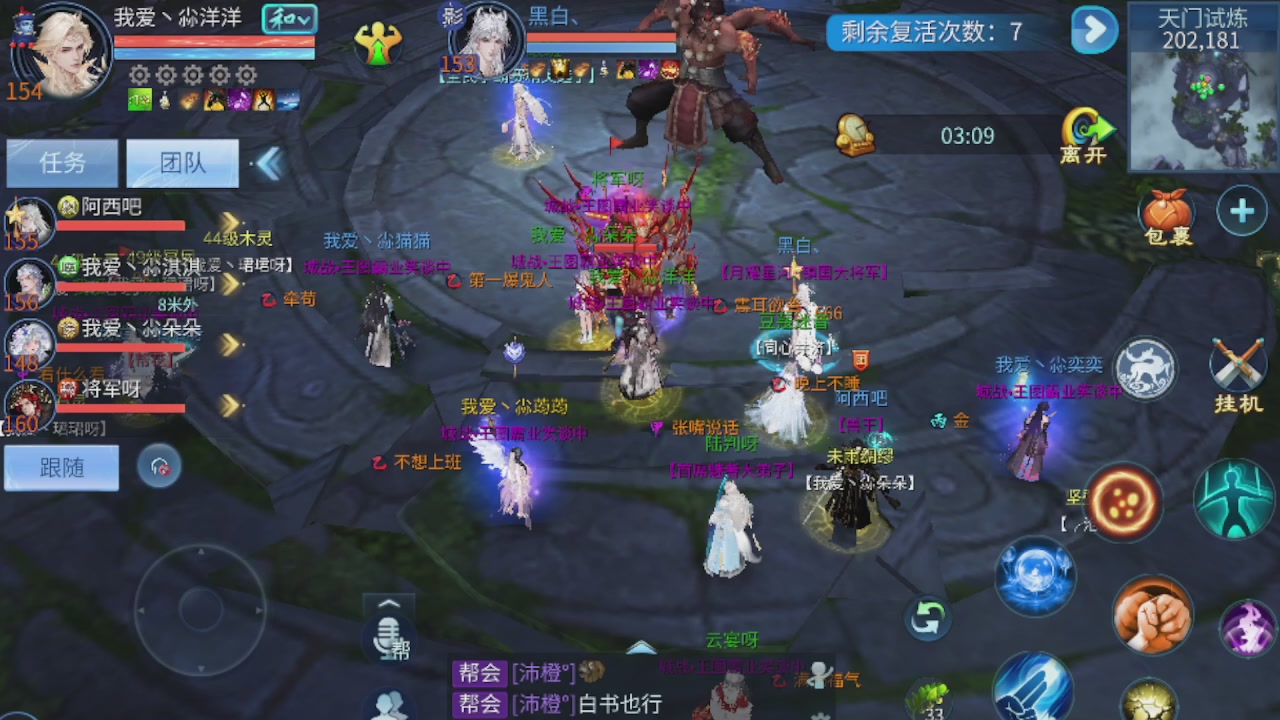Switch to the 团队 tab

[x=182, y=163]
